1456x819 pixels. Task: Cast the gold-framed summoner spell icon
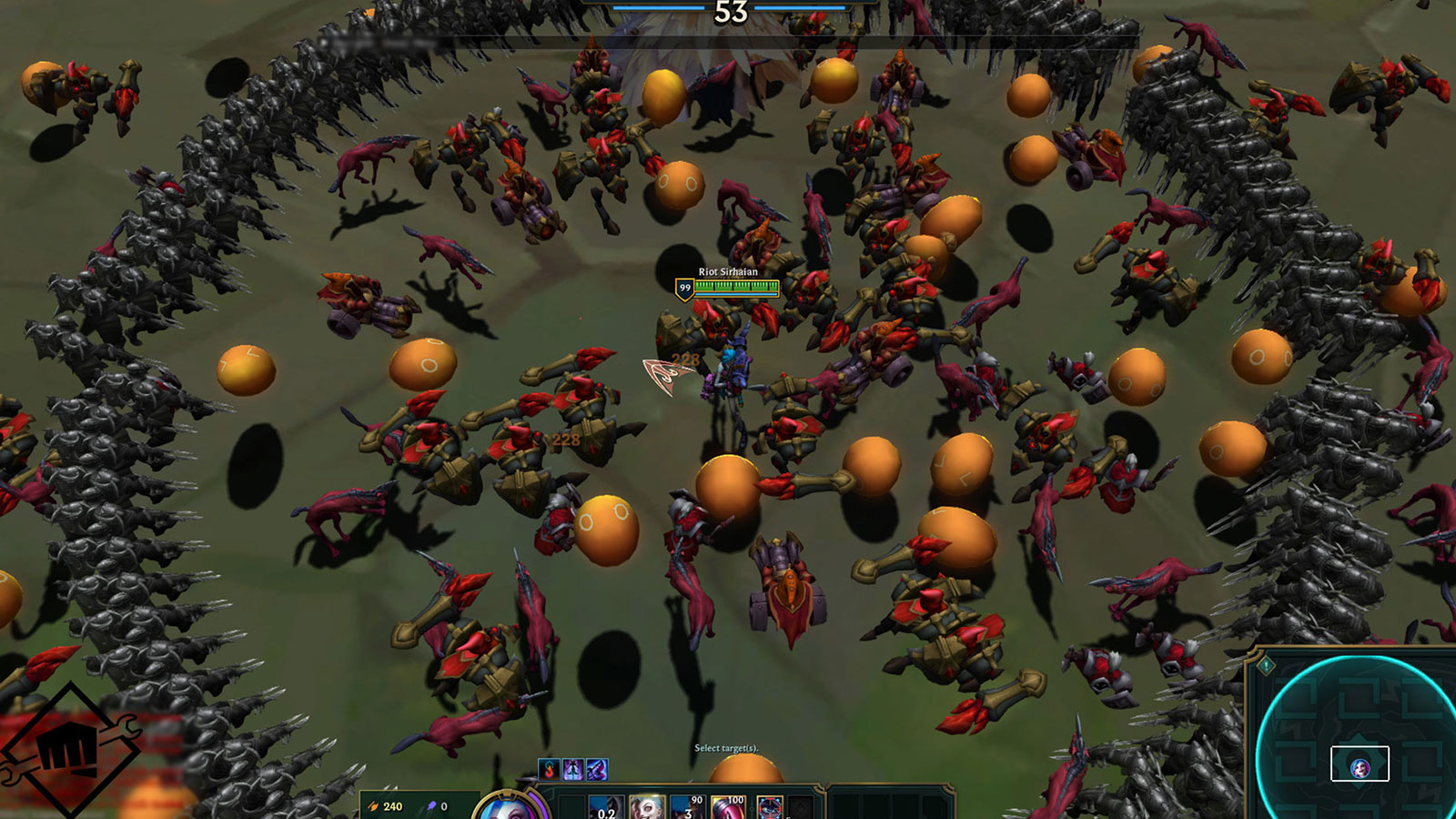point(769,808)
